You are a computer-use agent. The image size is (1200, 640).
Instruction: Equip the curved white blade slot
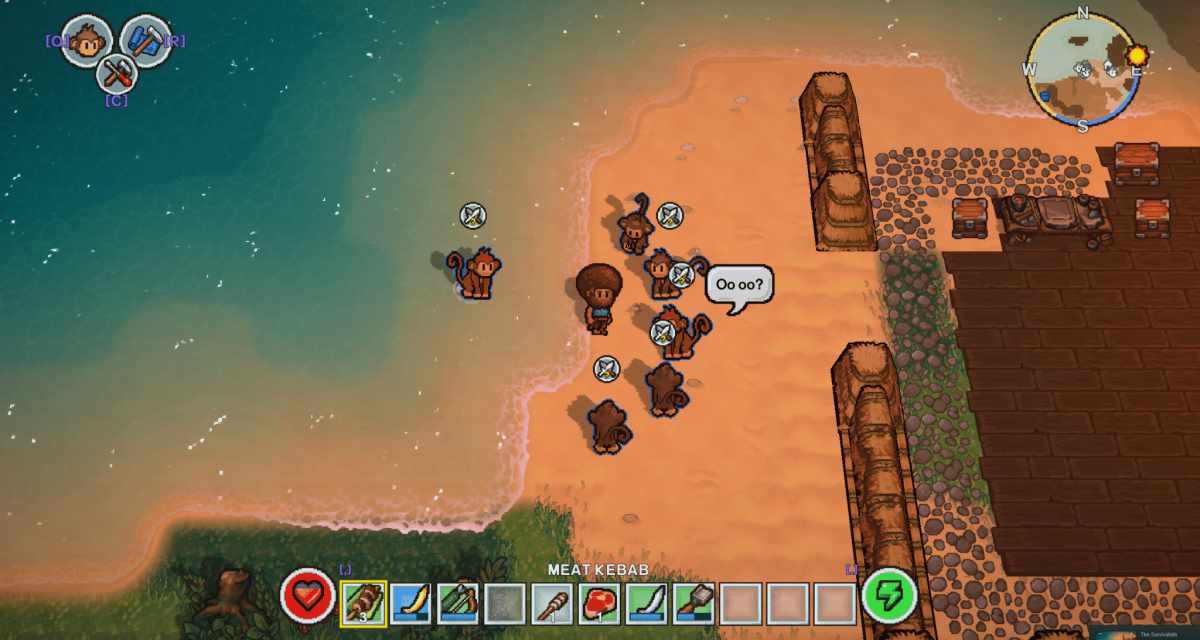[647, 603]
